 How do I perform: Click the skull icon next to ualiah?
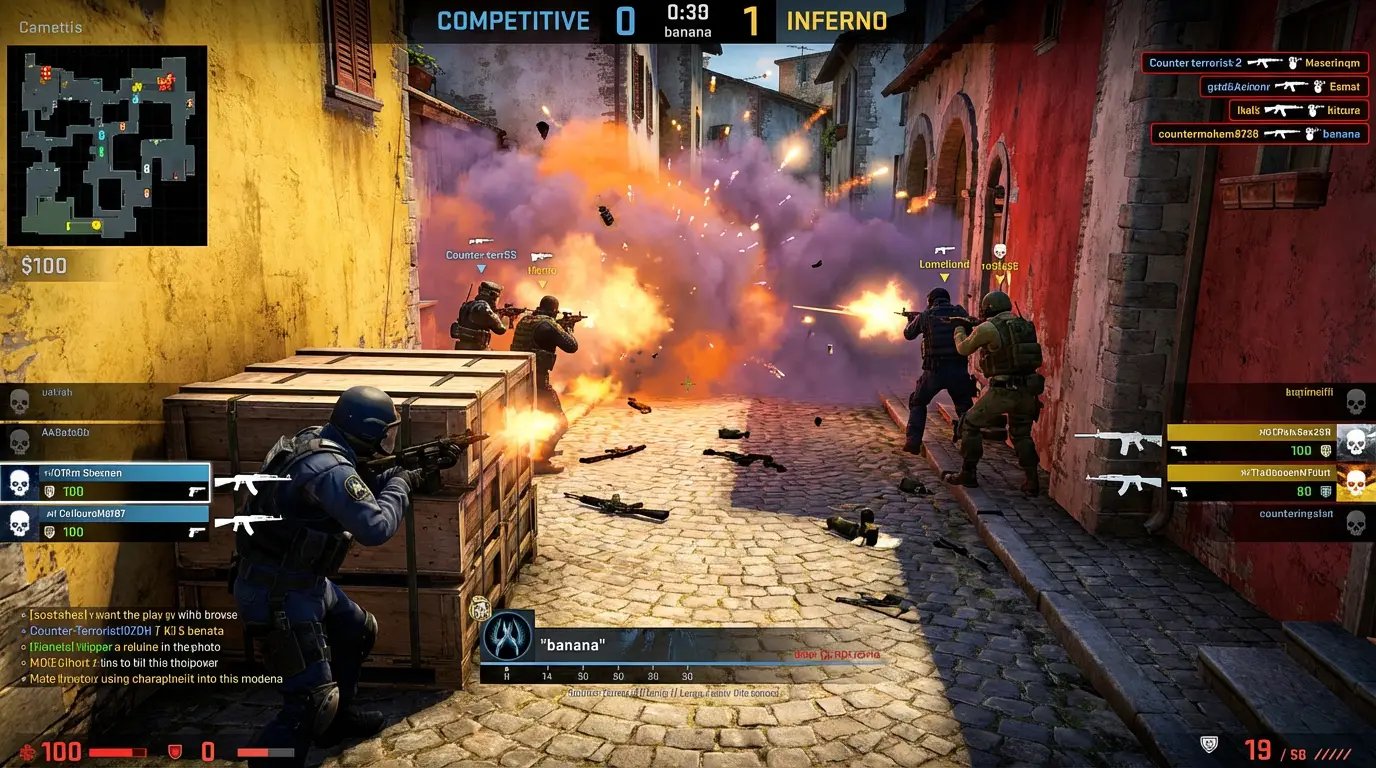coord(20,401)
